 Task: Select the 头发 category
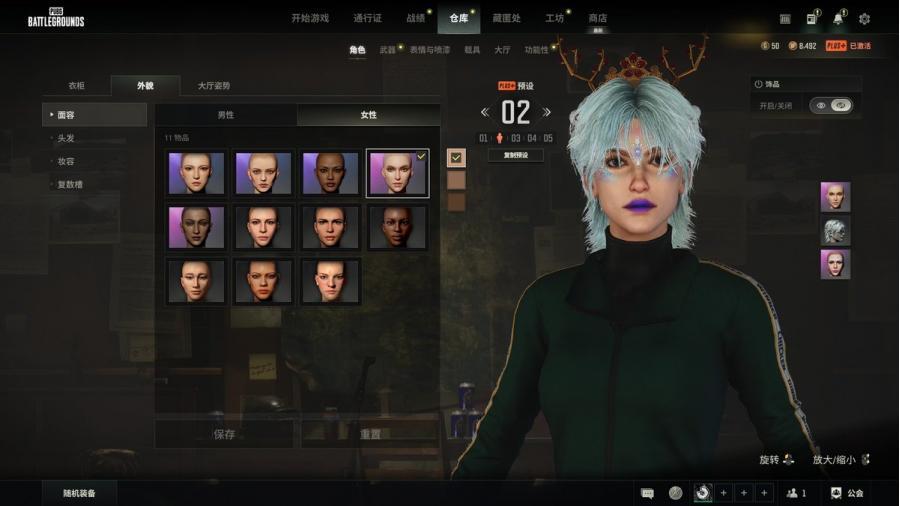pos(67,138)
